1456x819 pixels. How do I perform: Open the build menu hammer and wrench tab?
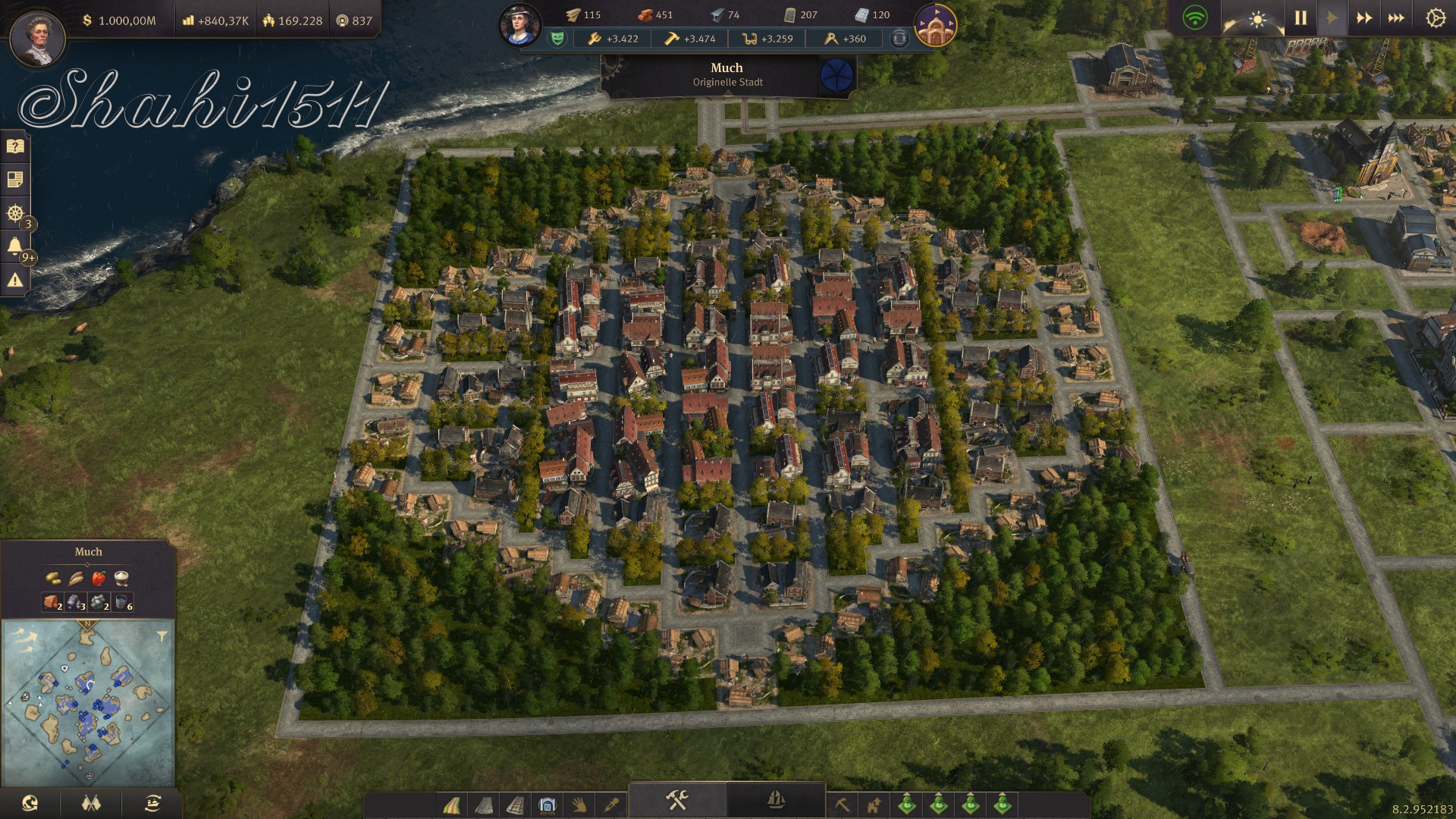676,800
